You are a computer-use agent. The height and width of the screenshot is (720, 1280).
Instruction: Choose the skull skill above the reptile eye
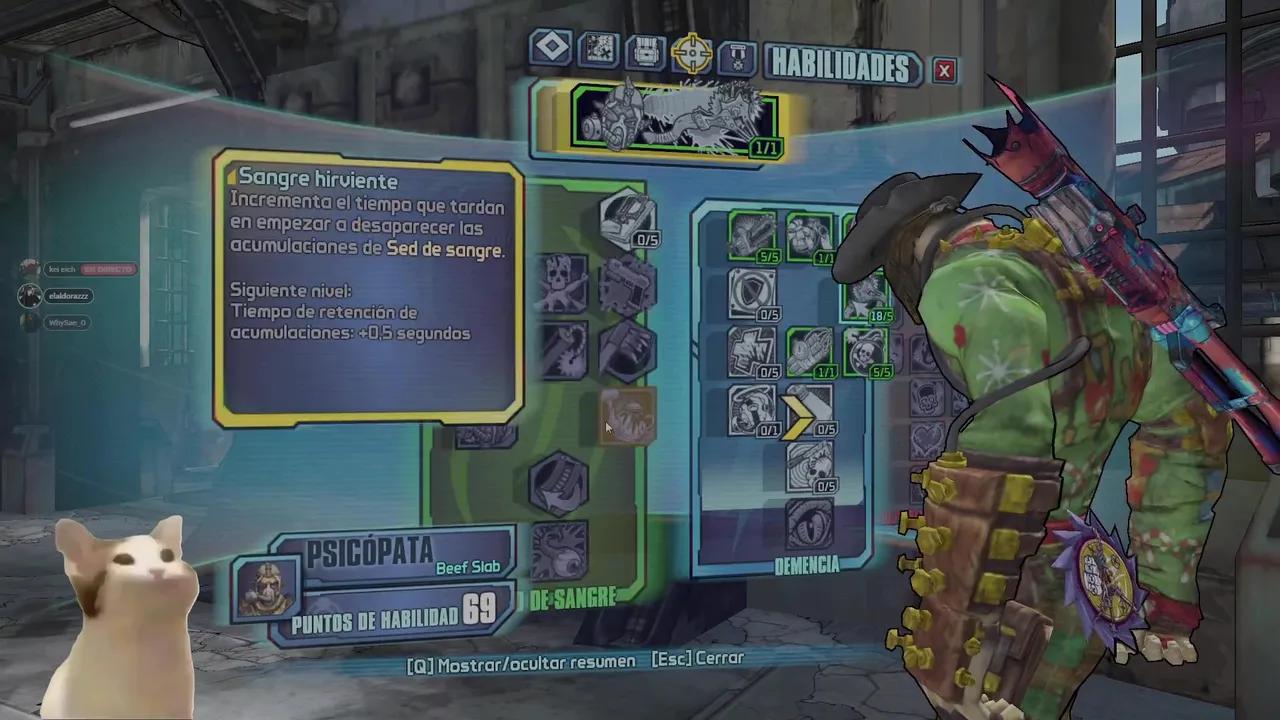(810, 466)
